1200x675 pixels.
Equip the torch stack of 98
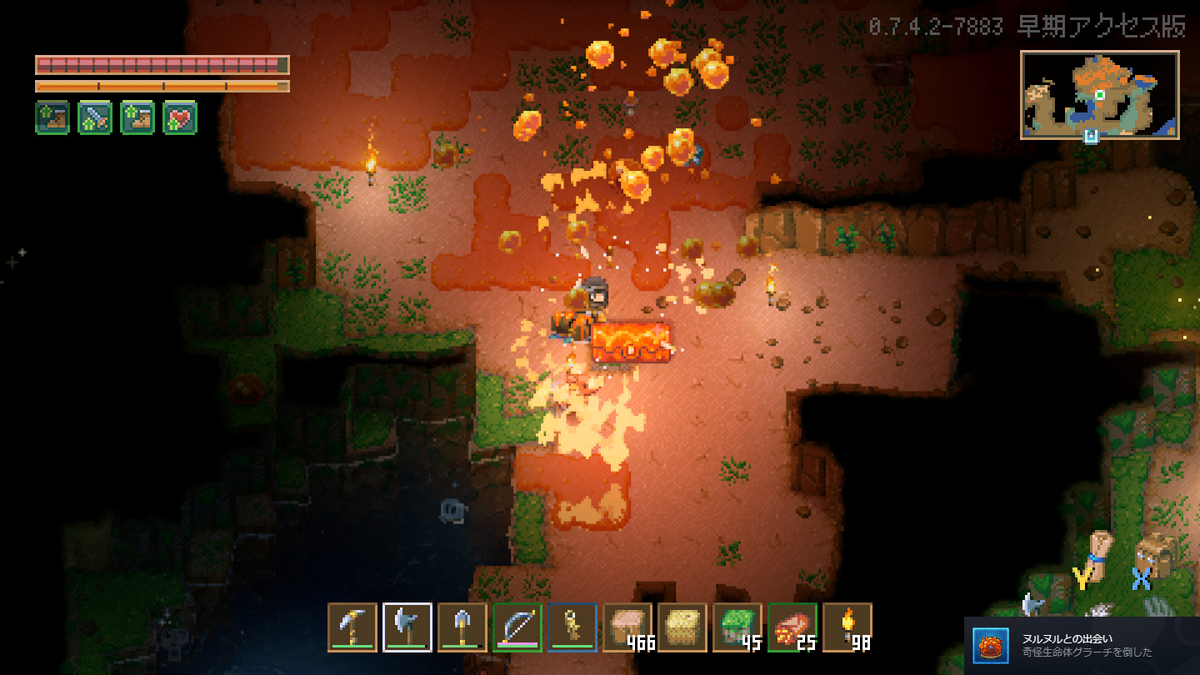[847, 627]
